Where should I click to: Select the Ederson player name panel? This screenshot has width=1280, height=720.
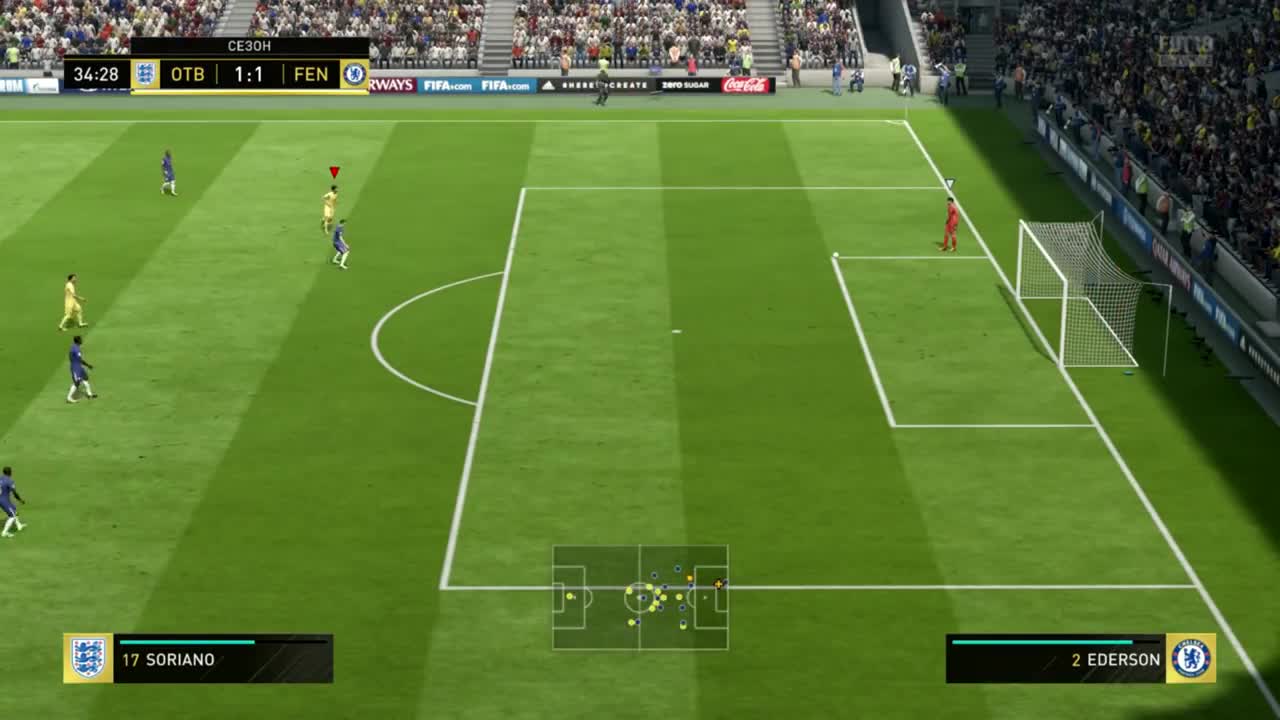[x=1055, y=659]
